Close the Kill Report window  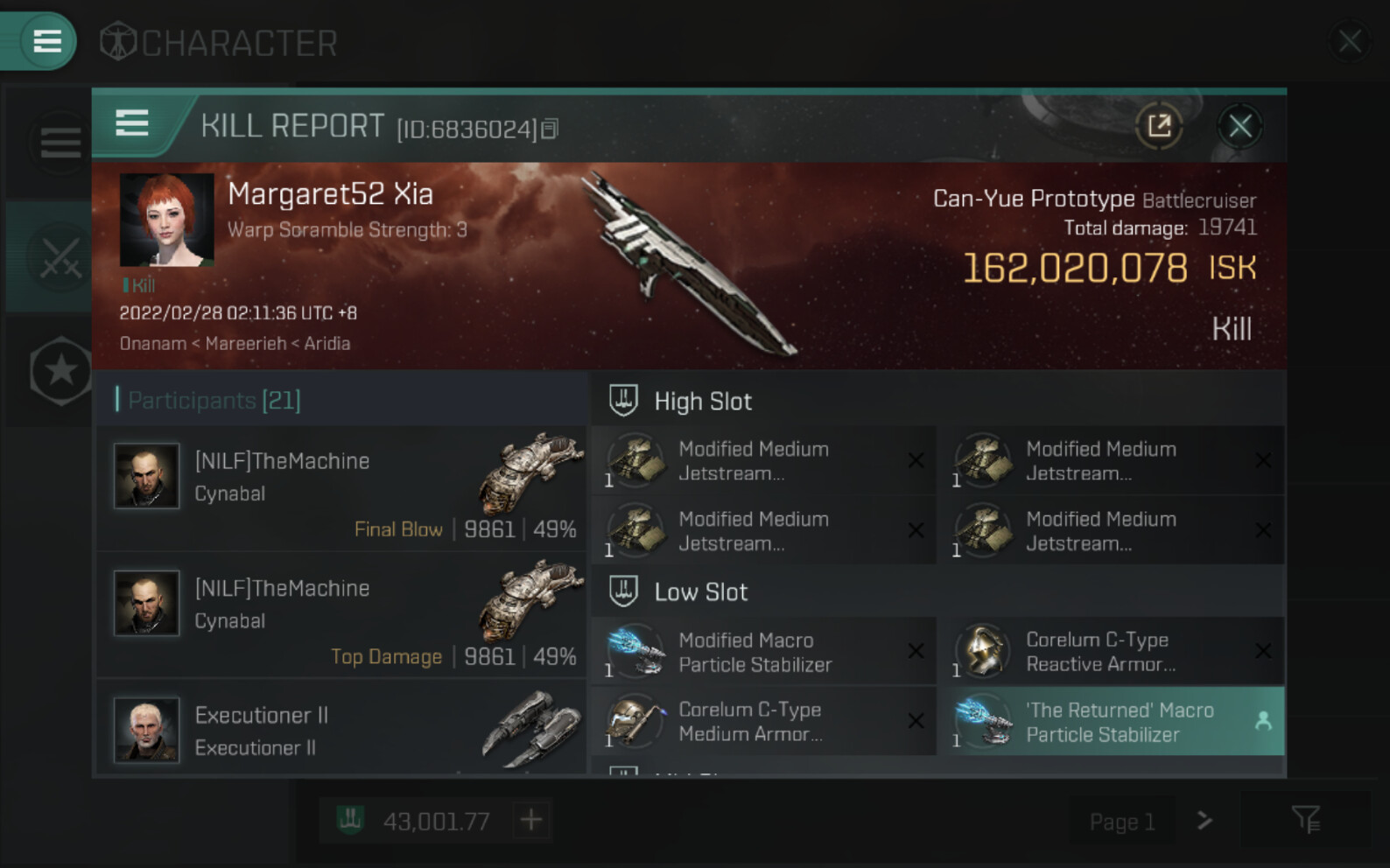click(1239, 127)
